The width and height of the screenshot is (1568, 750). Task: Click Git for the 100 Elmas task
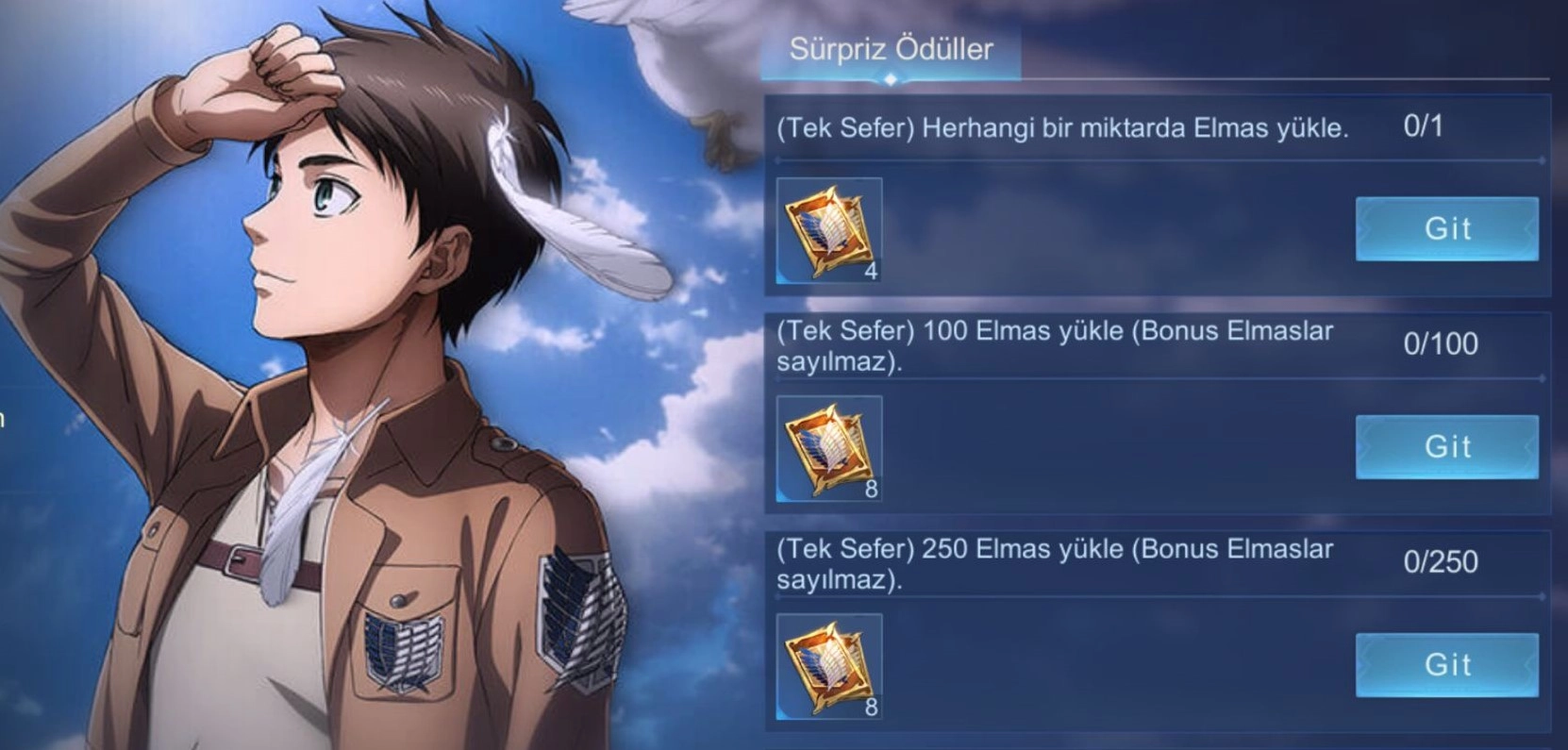(x=1446, y=446)
